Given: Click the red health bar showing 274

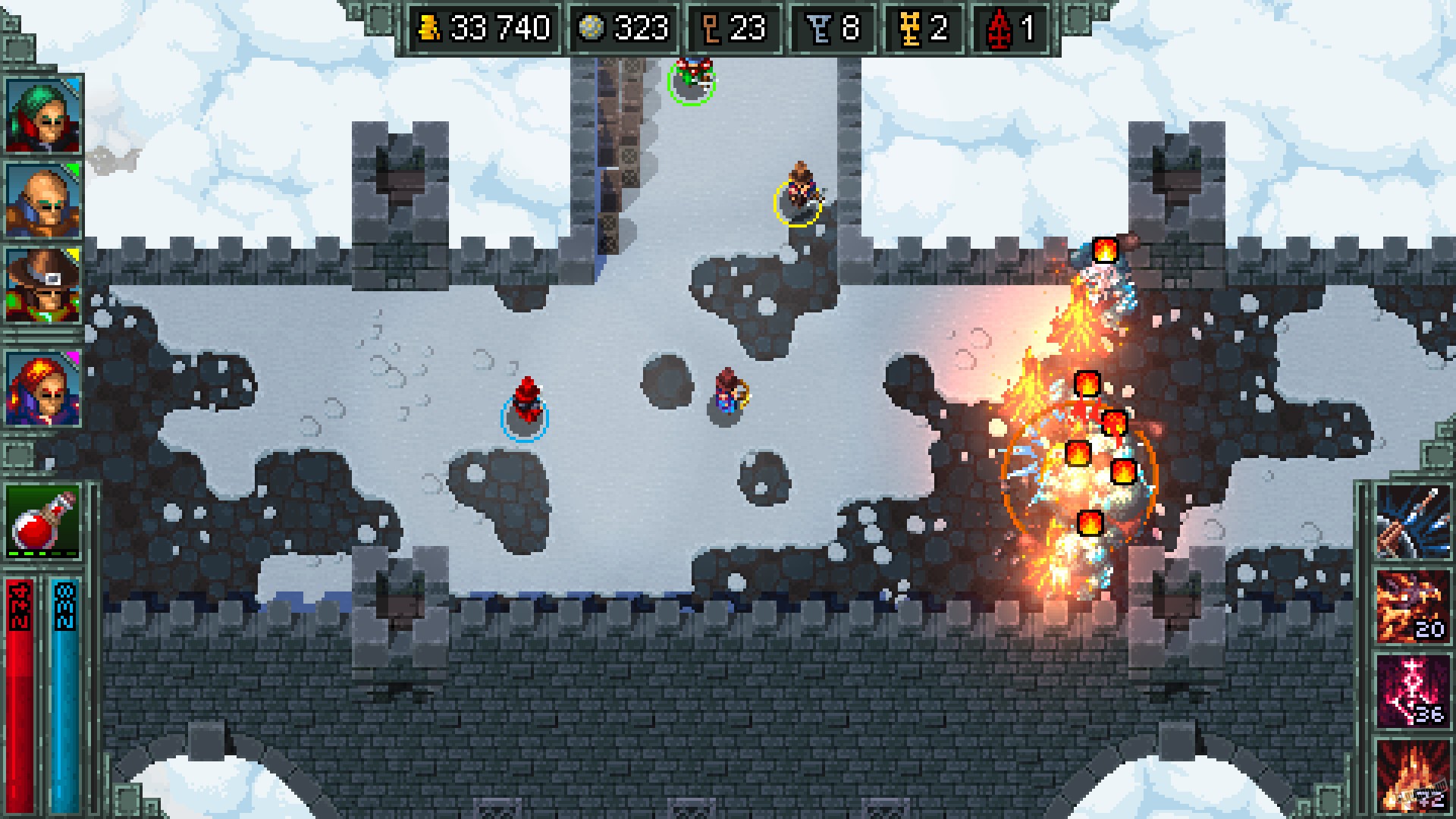Looking at the screenshot, I should [x=20, y=682].
